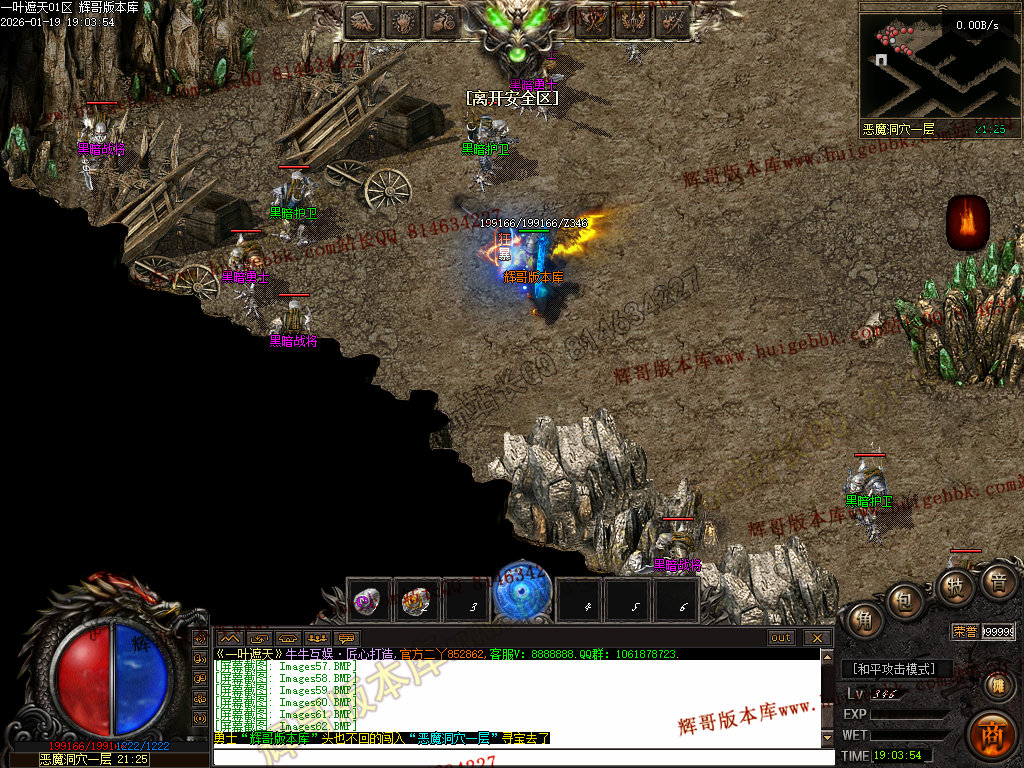1024x768 pixels.
Task: Open the stall (摊) button
Action: (x=997, y=685)
